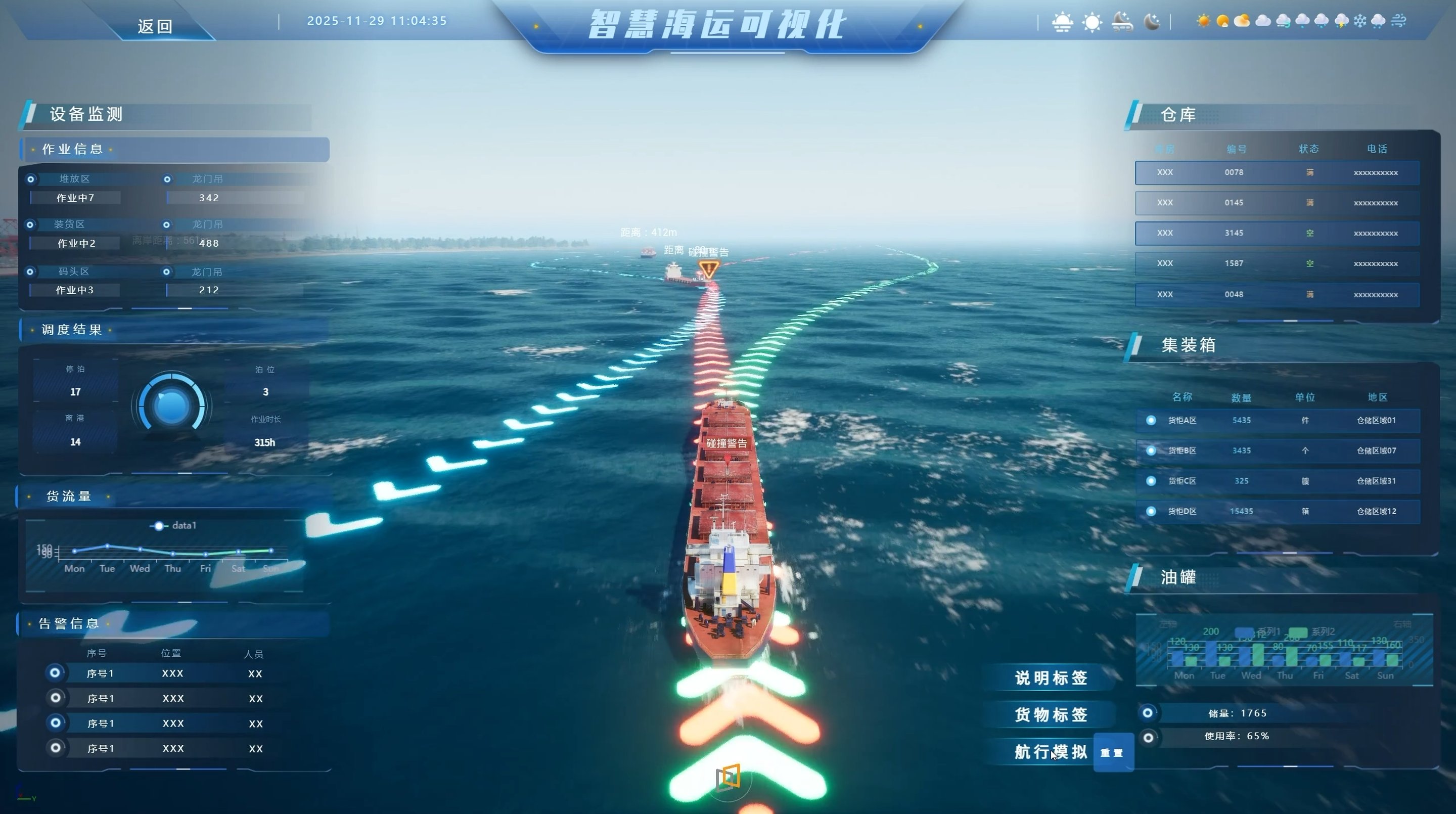Toggle the 货柜A区 container row indicator
The width and height of the screenshot is (1456, 814).
[x=1150, y=420]
